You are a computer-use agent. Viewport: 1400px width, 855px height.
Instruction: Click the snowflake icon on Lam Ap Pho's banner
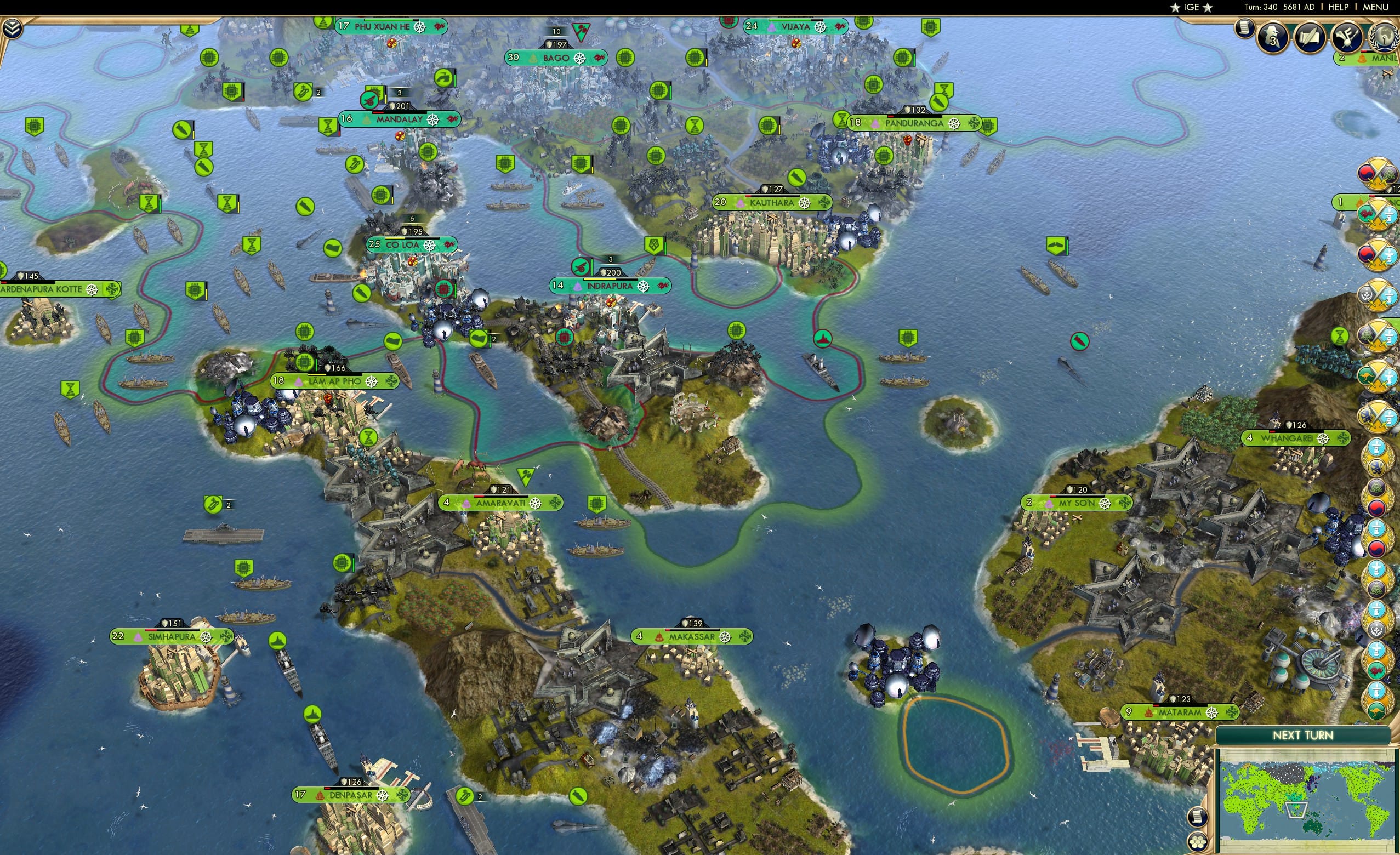point(391,381)
